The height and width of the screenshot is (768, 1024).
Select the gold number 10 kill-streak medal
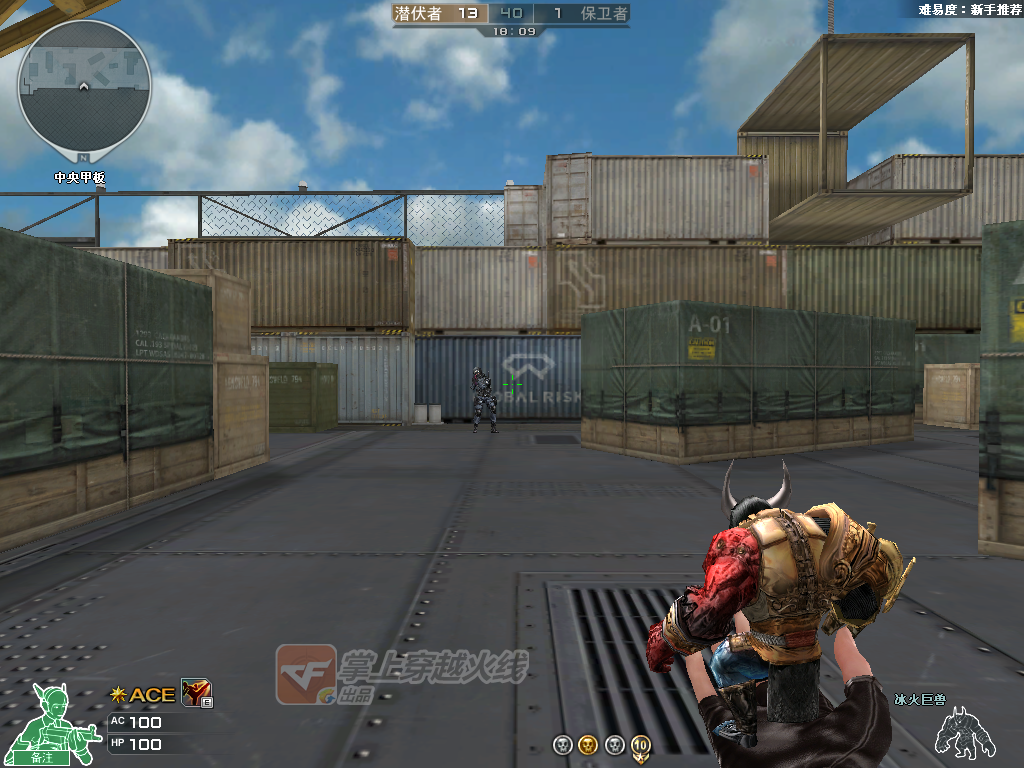pos(640,745)
